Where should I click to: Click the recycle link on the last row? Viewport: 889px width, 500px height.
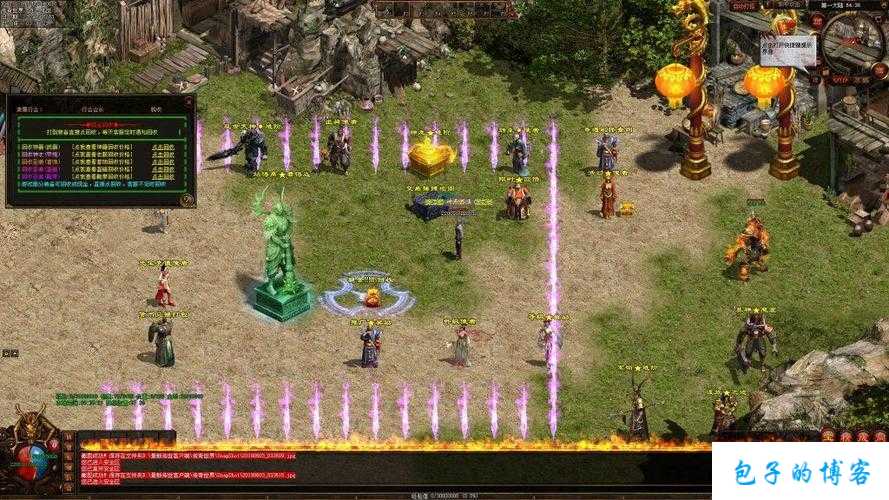(x=165, y=178)
